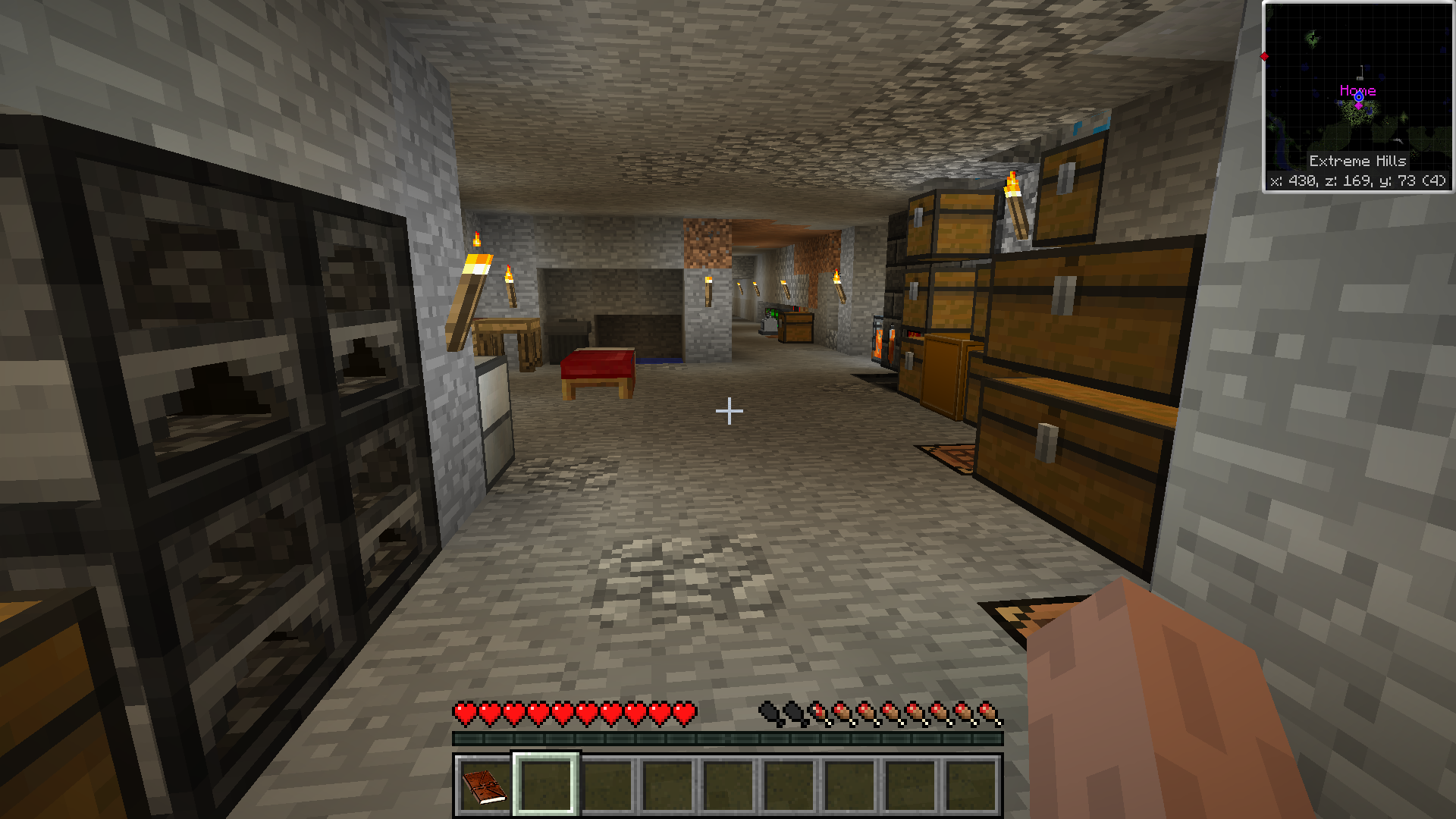The image size is (1456, 819).
Task: Select the Home waypoint on the minimap
Action: pyautogui.click(x=1358, y=97)
